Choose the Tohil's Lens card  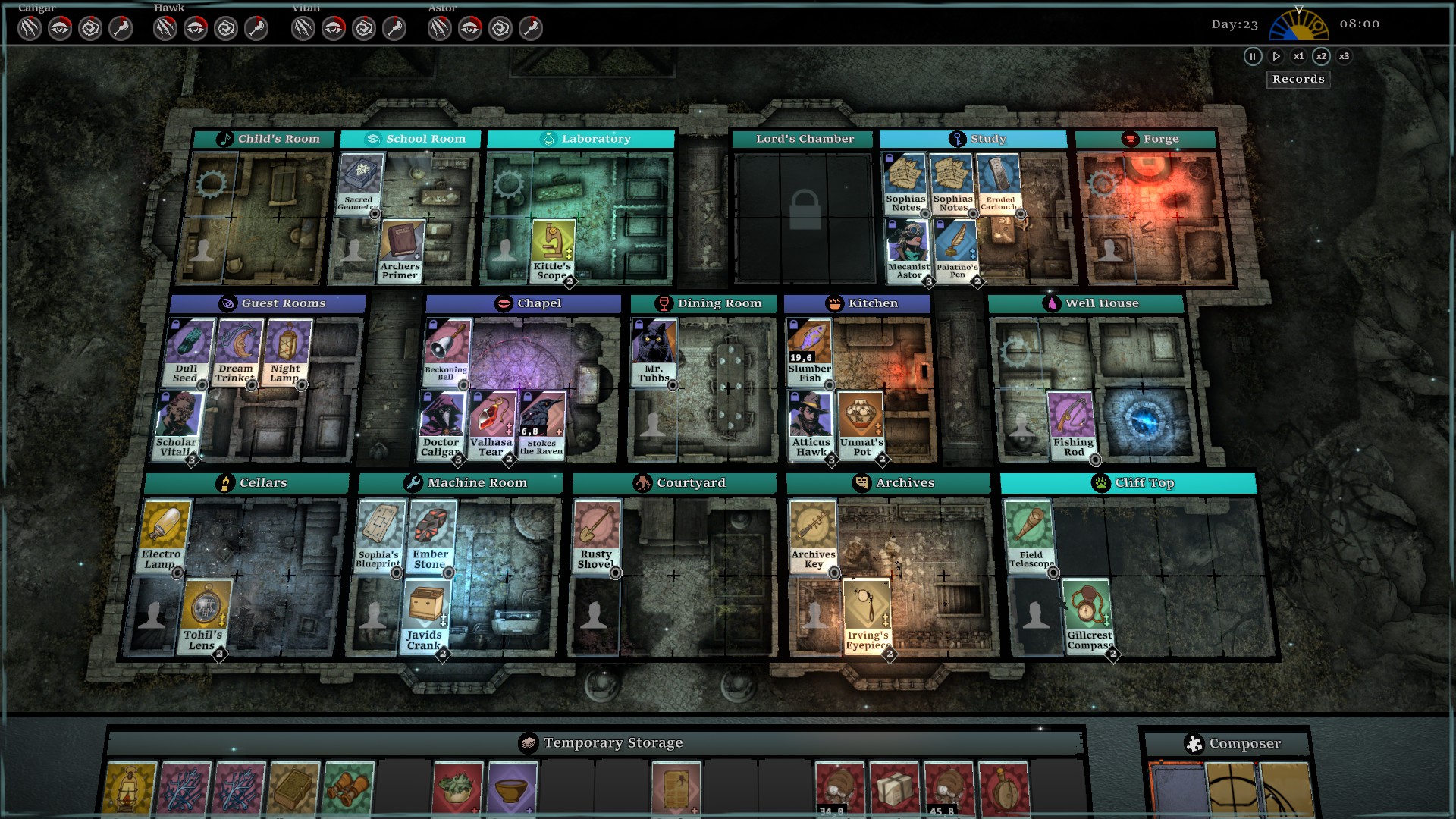click(x=203, y=616)
